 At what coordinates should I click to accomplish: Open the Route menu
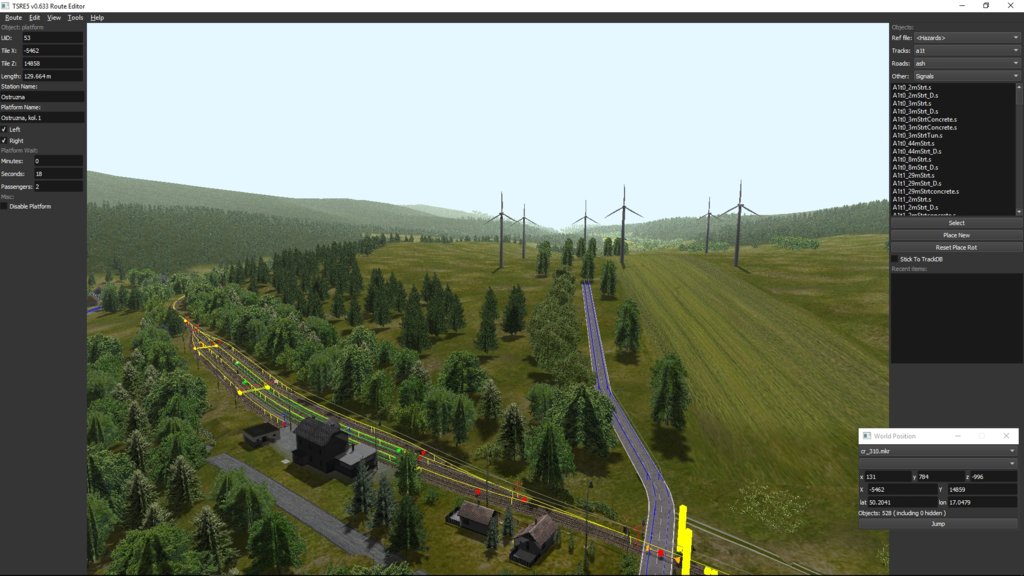point(13,17)
